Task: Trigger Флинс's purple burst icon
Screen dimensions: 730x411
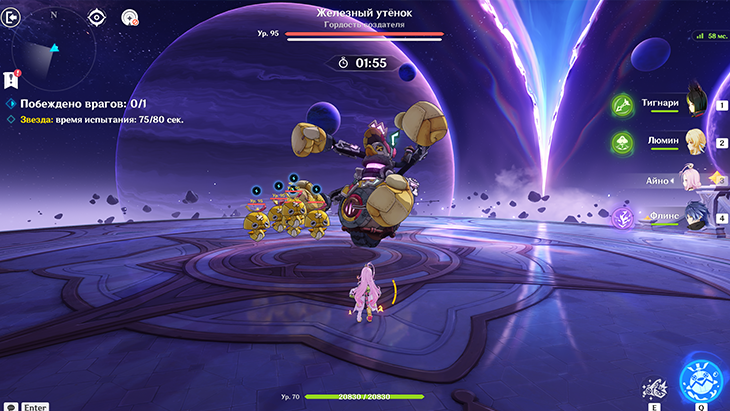Action: coord(621,217)
